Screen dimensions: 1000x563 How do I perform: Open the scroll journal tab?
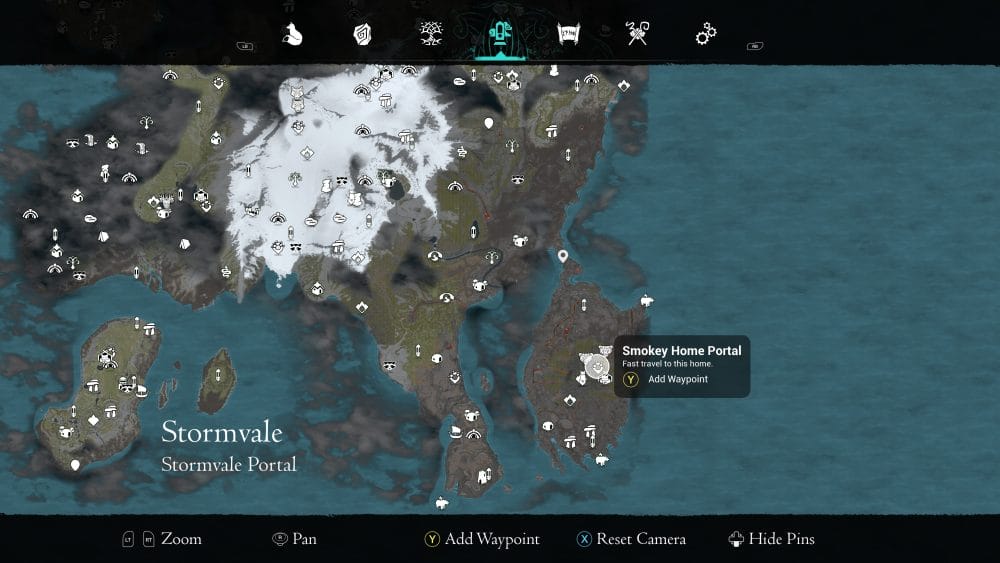point(568,35)
